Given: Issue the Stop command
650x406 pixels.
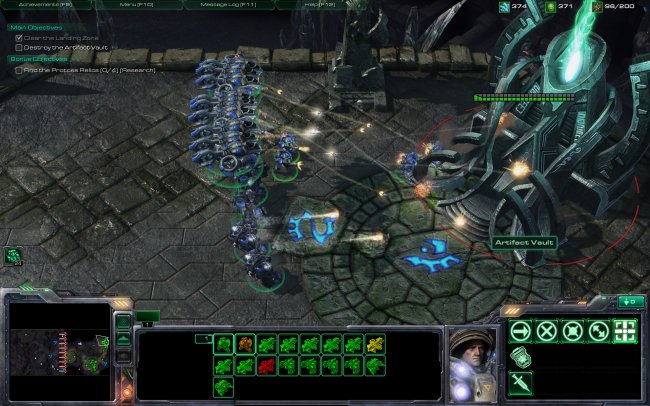Looking at the screenshot, I should (546, 331).
